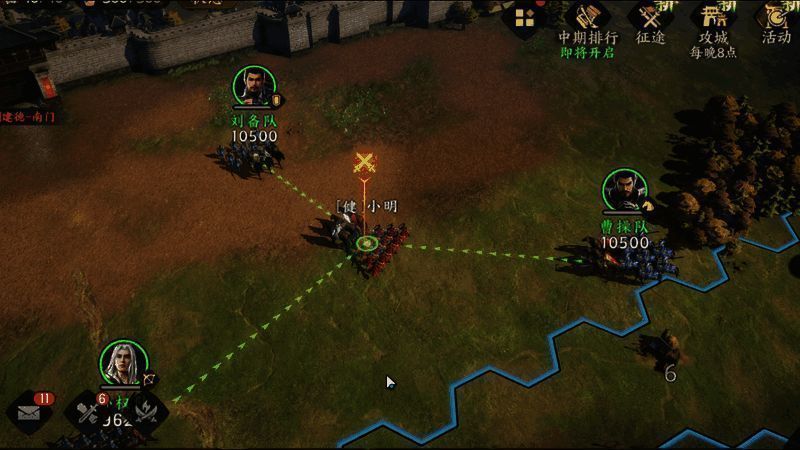Open the 中期排行 ranking panel

pyautogui.click(x=587, y=20)
